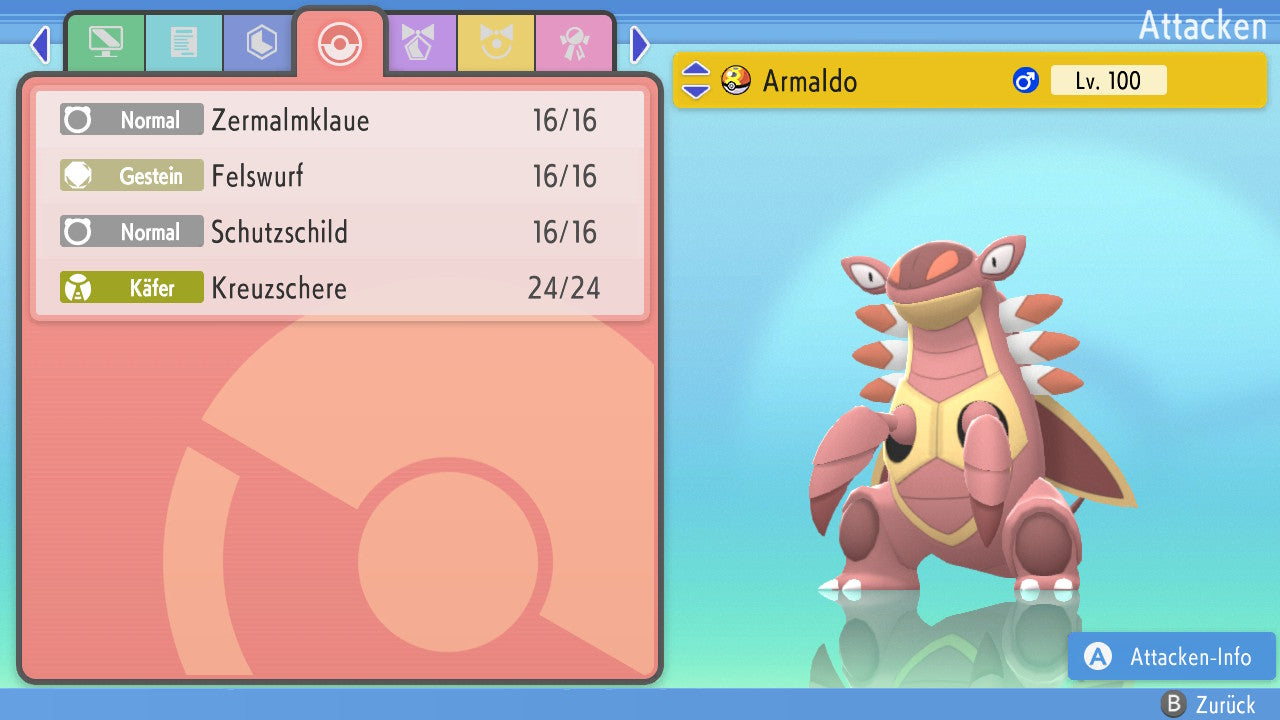Click the right arrow beside the tabs
Viewport: 1280px width, 720px height.
pos(640,44)
